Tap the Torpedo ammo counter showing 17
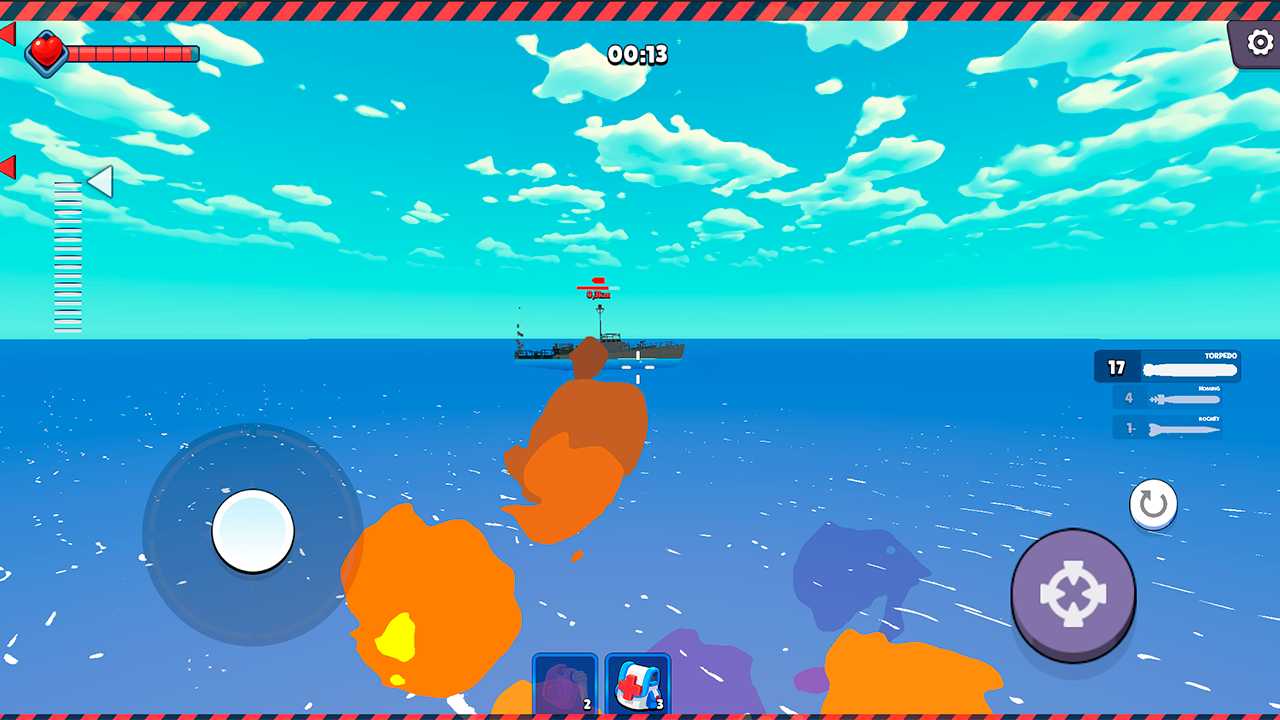 tap(1118, 367)
